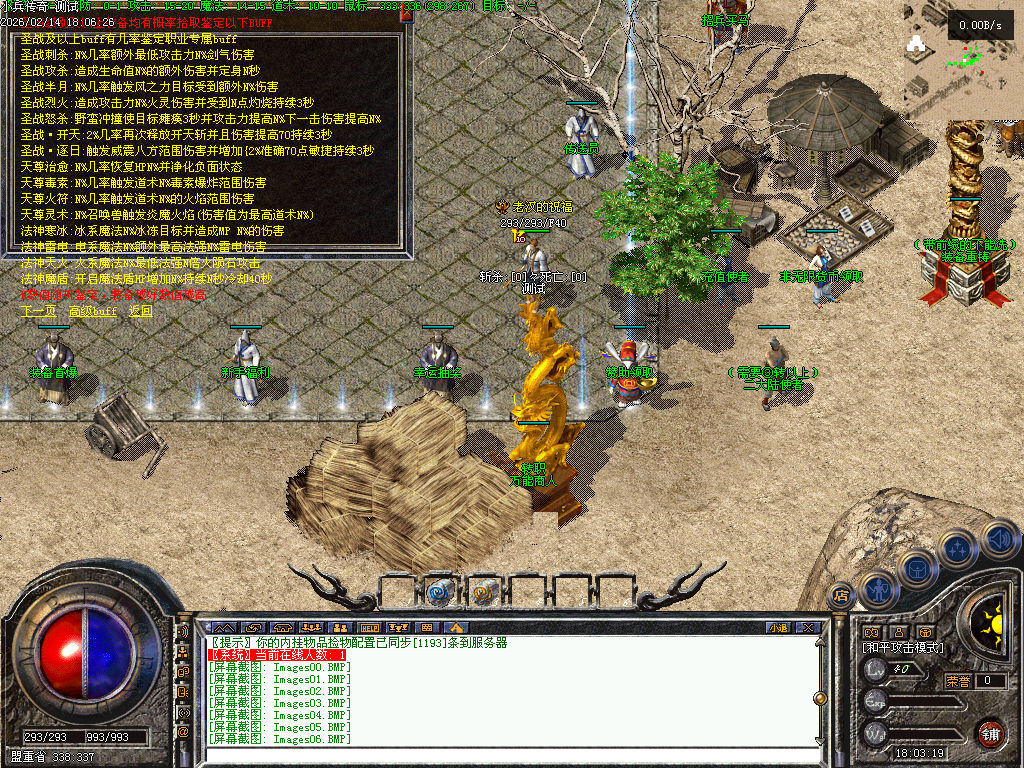Select the orange swirl scroll belt slot
Image resolution: width=1024 pixels, height=768 pixels.
pos(483,592)
